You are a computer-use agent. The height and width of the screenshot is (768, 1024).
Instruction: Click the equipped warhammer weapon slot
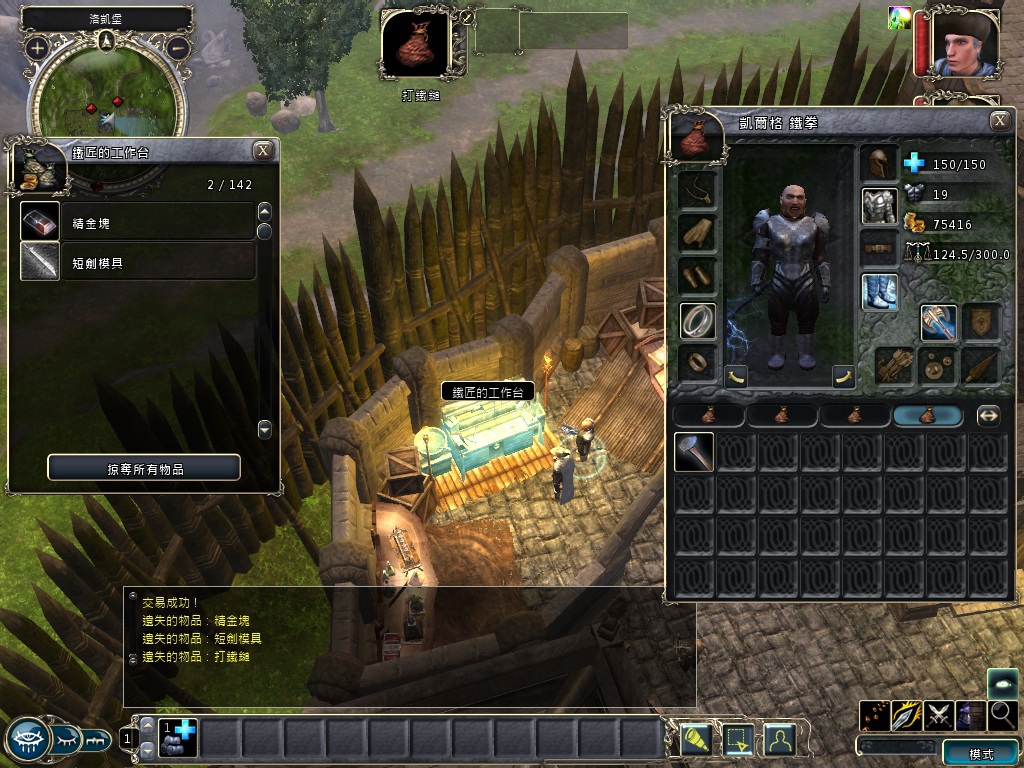(938, 322)
